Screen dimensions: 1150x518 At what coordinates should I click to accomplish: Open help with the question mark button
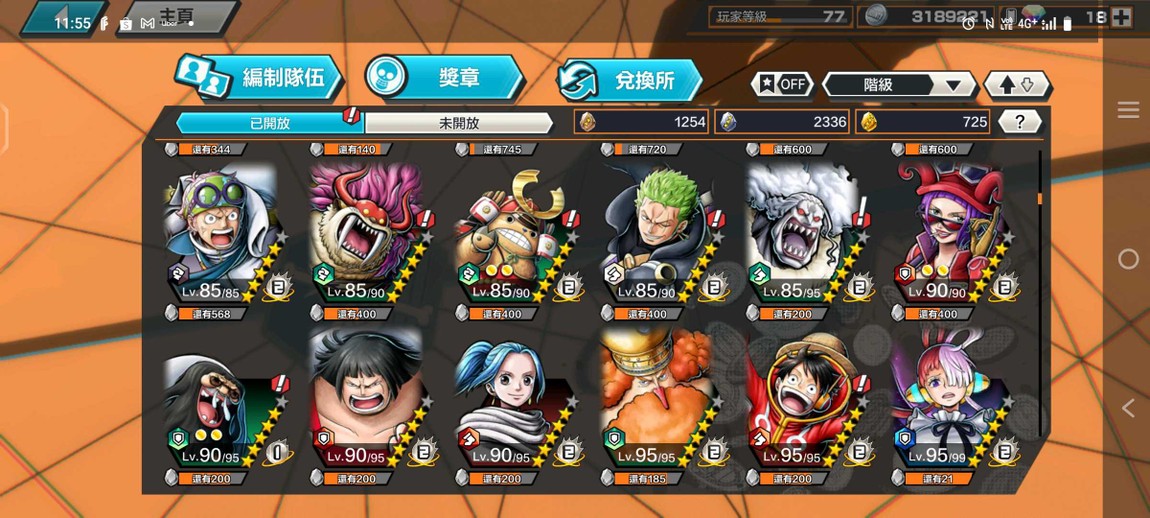point(1019,122)
